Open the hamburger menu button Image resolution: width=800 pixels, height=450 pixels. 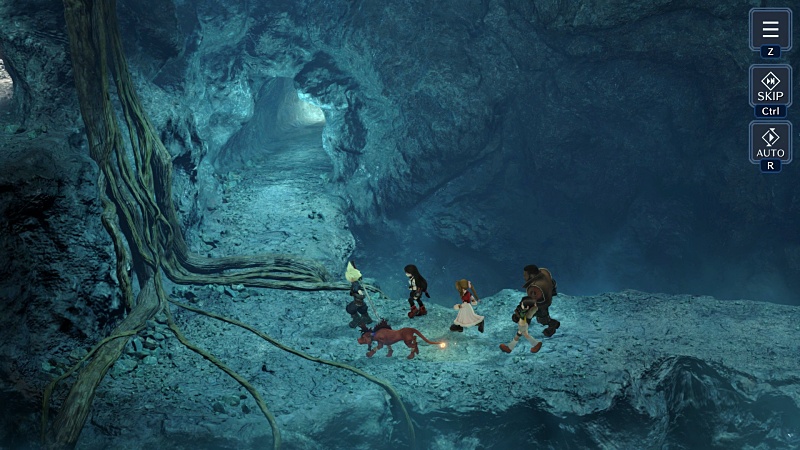click(770, 29)
